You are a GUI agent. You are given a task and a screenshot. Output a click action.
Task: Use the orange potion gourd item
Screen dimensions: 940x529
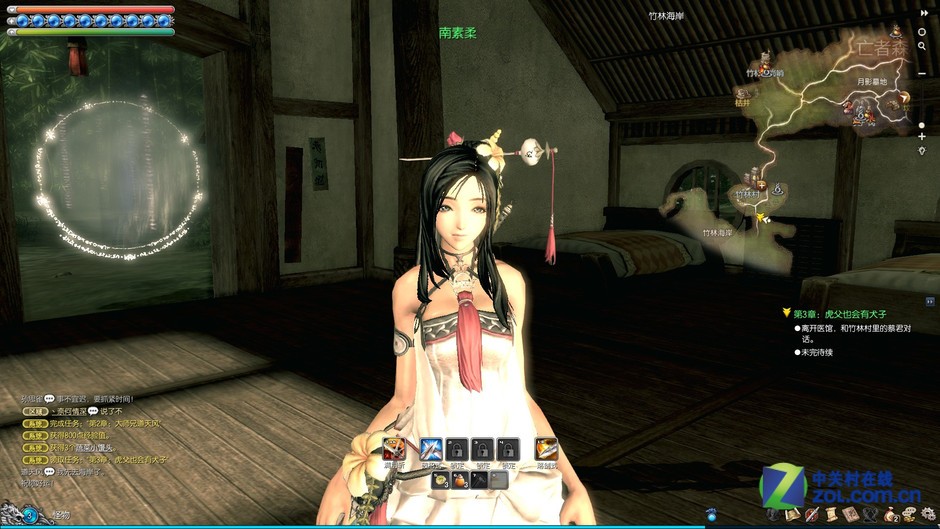point(460,480)
